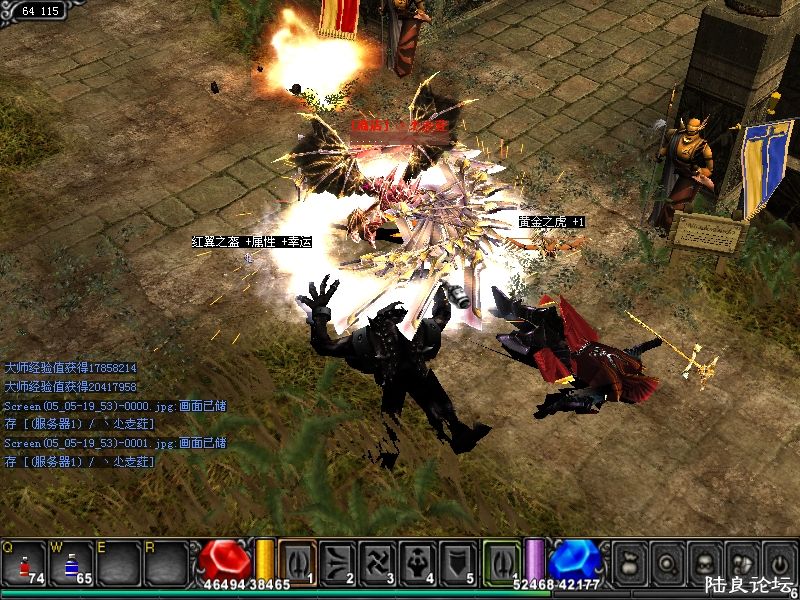The width and height of the screenshot is (800, 600).
Task: Open the helmet icon menu button
Action: click(741, 561)
